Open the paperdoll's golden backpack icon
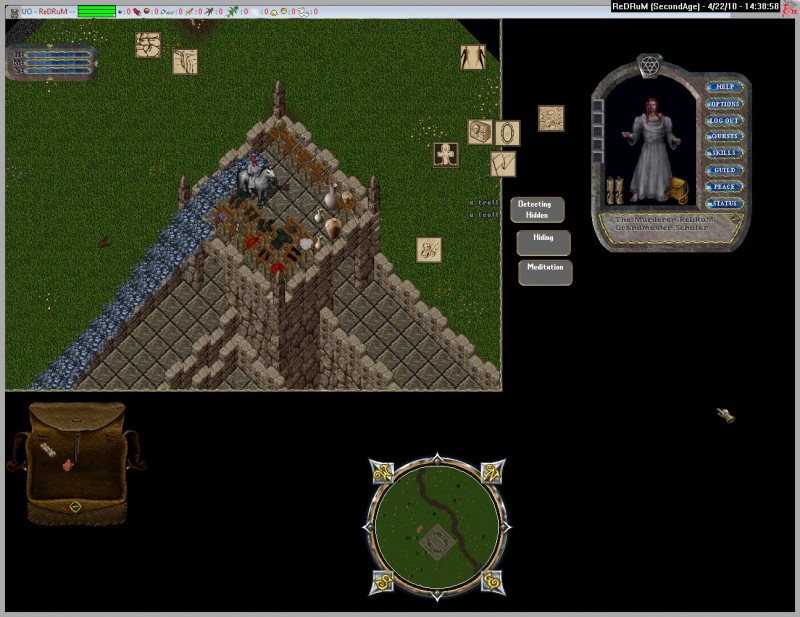Image resolution: width=800 pixels, height=617 pixels. click(681, 189)
